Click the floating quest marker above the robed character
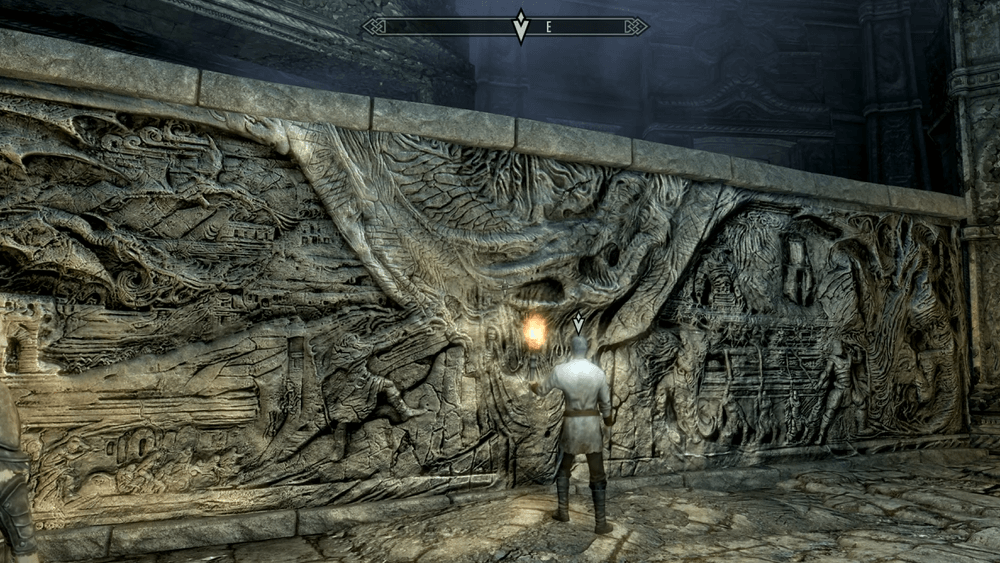1000x563 pixels. coord(577,323)
